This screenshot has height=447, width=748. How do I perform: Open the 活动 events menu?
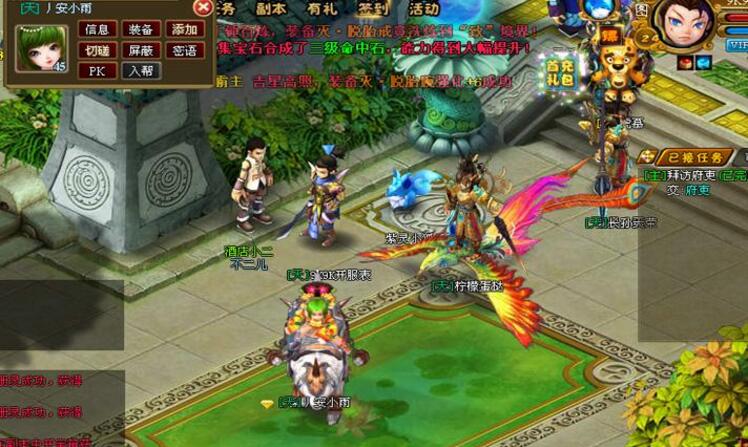point(424,8)
